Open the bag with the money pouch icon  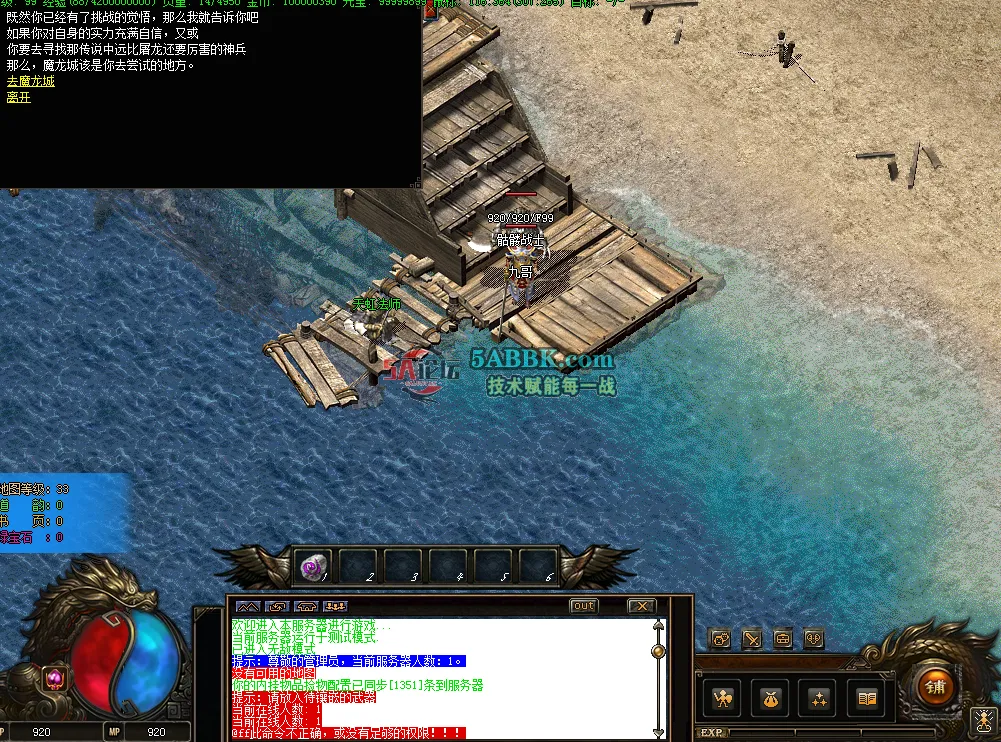(x=770, y=698)
